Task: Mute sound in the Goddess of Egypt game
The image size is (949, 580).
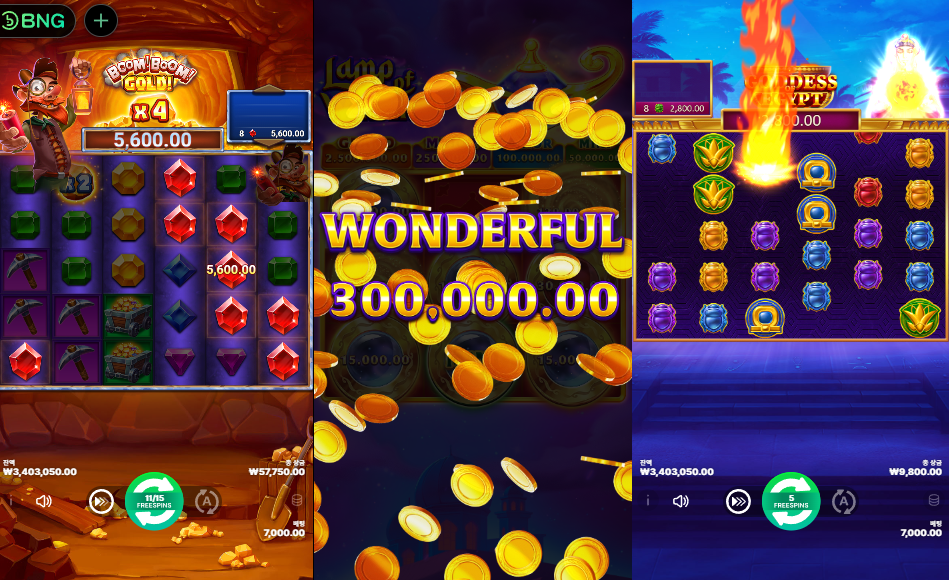Action: 681,501
